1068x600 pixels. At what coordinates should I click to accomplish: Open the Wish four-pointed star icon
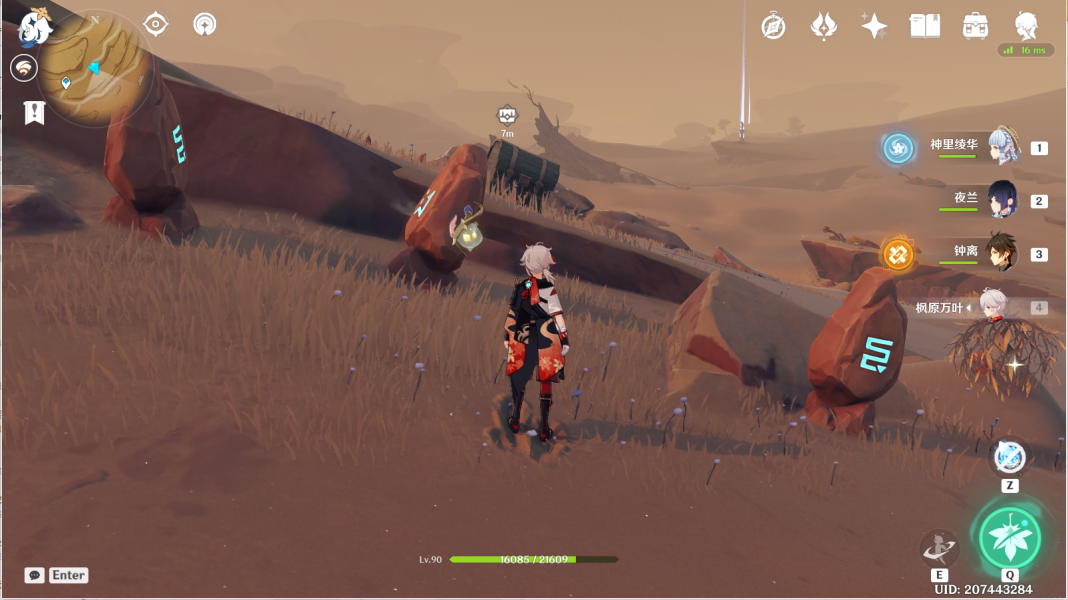[874, 26]
